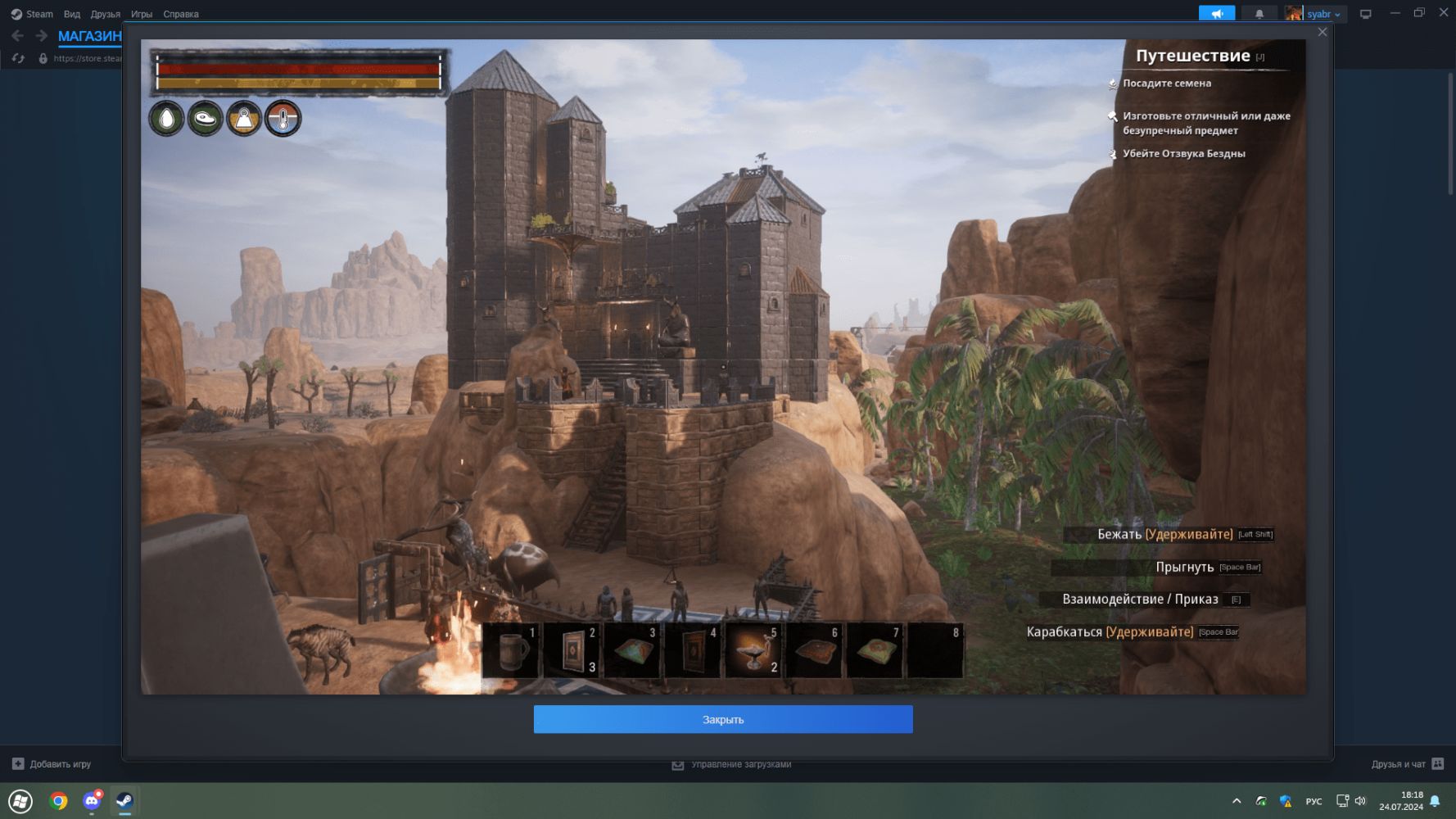The image size is (1456, 819).
Task: Click the weight encumbrance icon
Action: [x=244, y=119]
